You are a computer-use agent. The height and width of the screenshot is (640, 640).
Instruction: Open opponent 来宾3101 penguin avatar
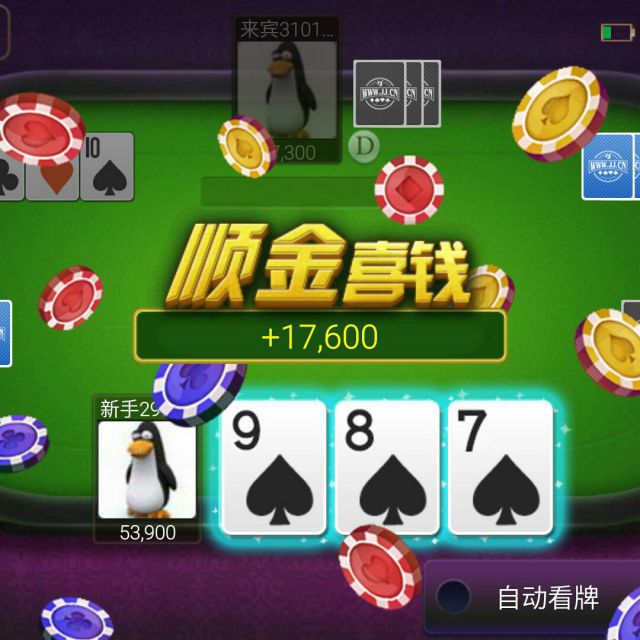pyautogui.click(x=287, y=88)
